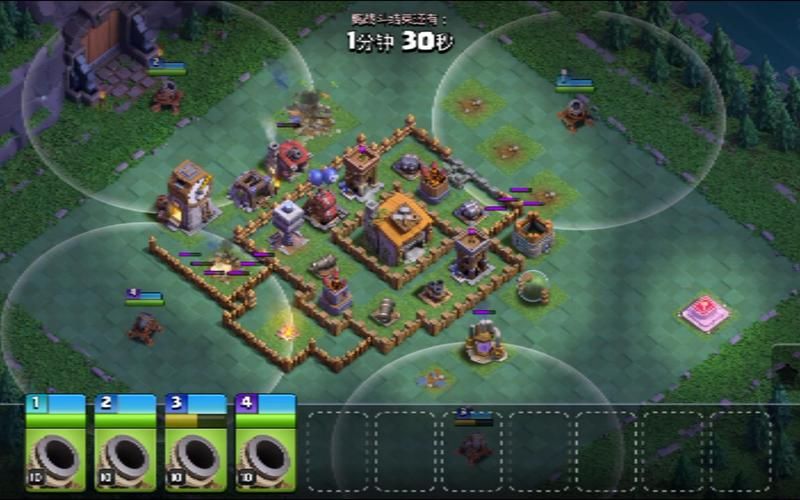Activate the cannon cart card numbered 4
This screenshot has width=800, height=500.
pyautogui.click(x=265, y=445)
